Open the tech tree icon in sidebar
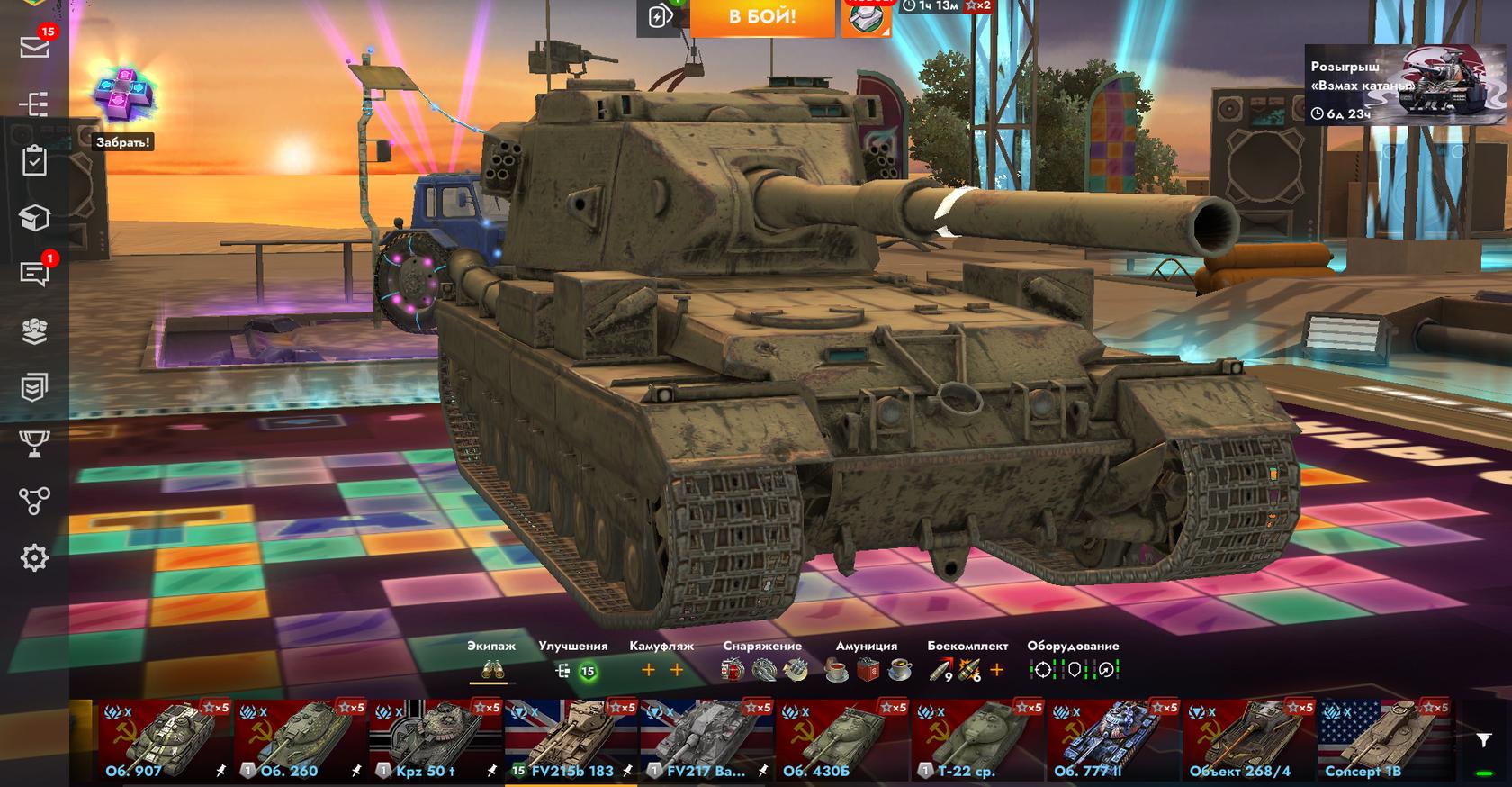 (34, 104)
